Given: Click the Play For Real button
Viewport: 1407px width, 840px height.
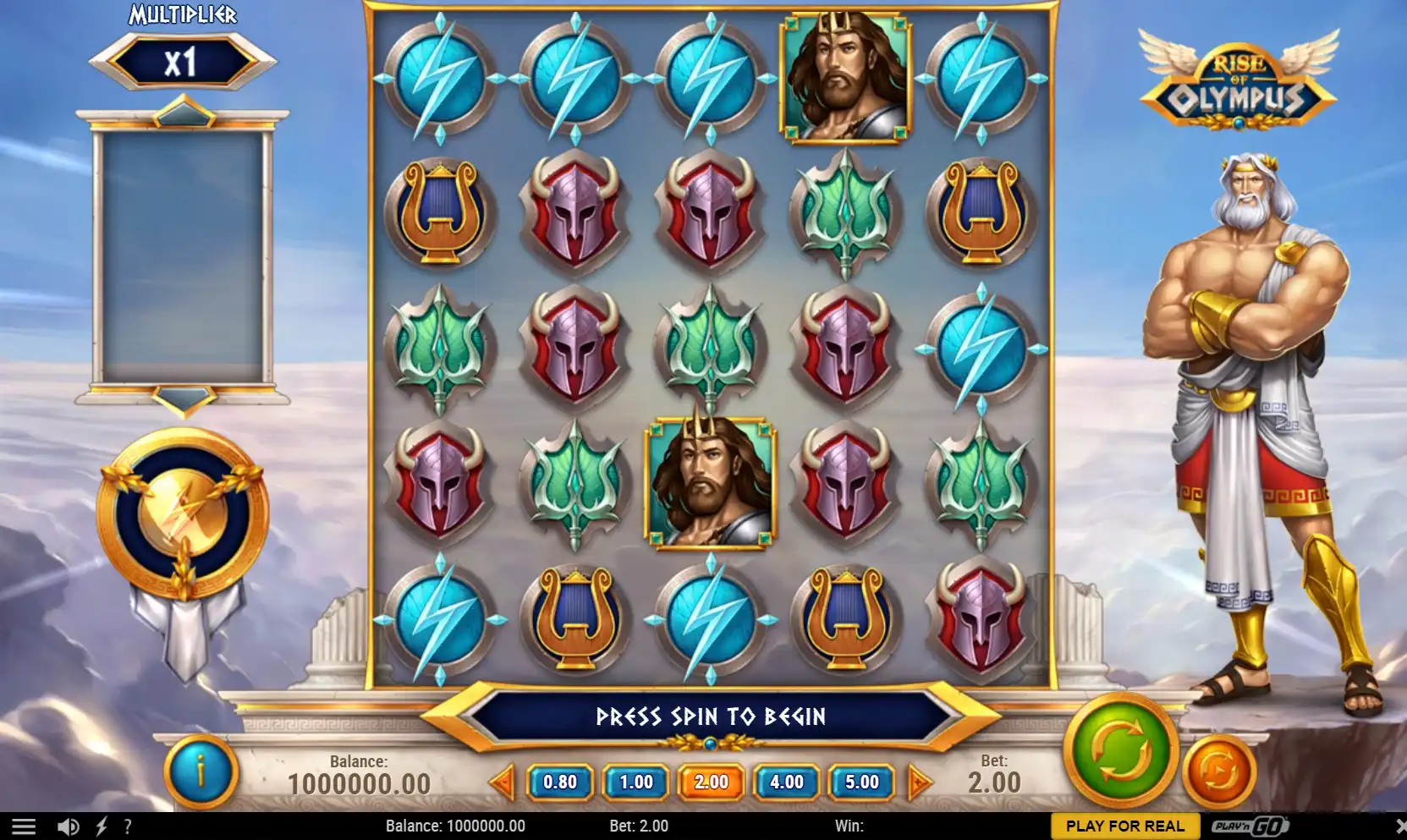Looking at the screenshot, I should coord(1124,826).
